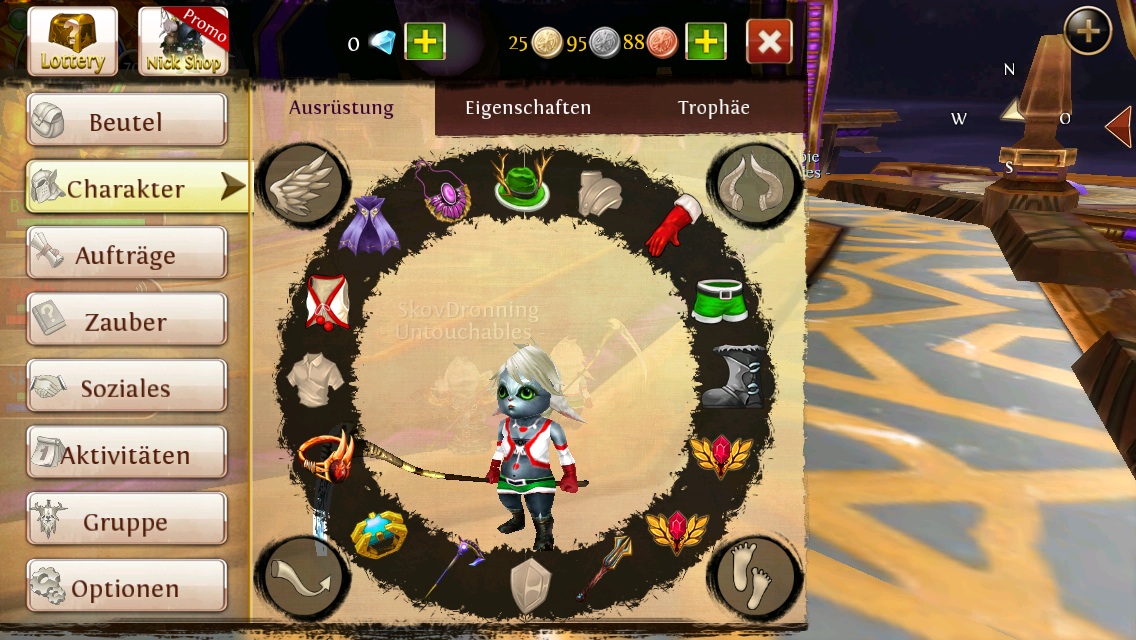
Task: Open the Zauber menu
Action: click(126, 322)
